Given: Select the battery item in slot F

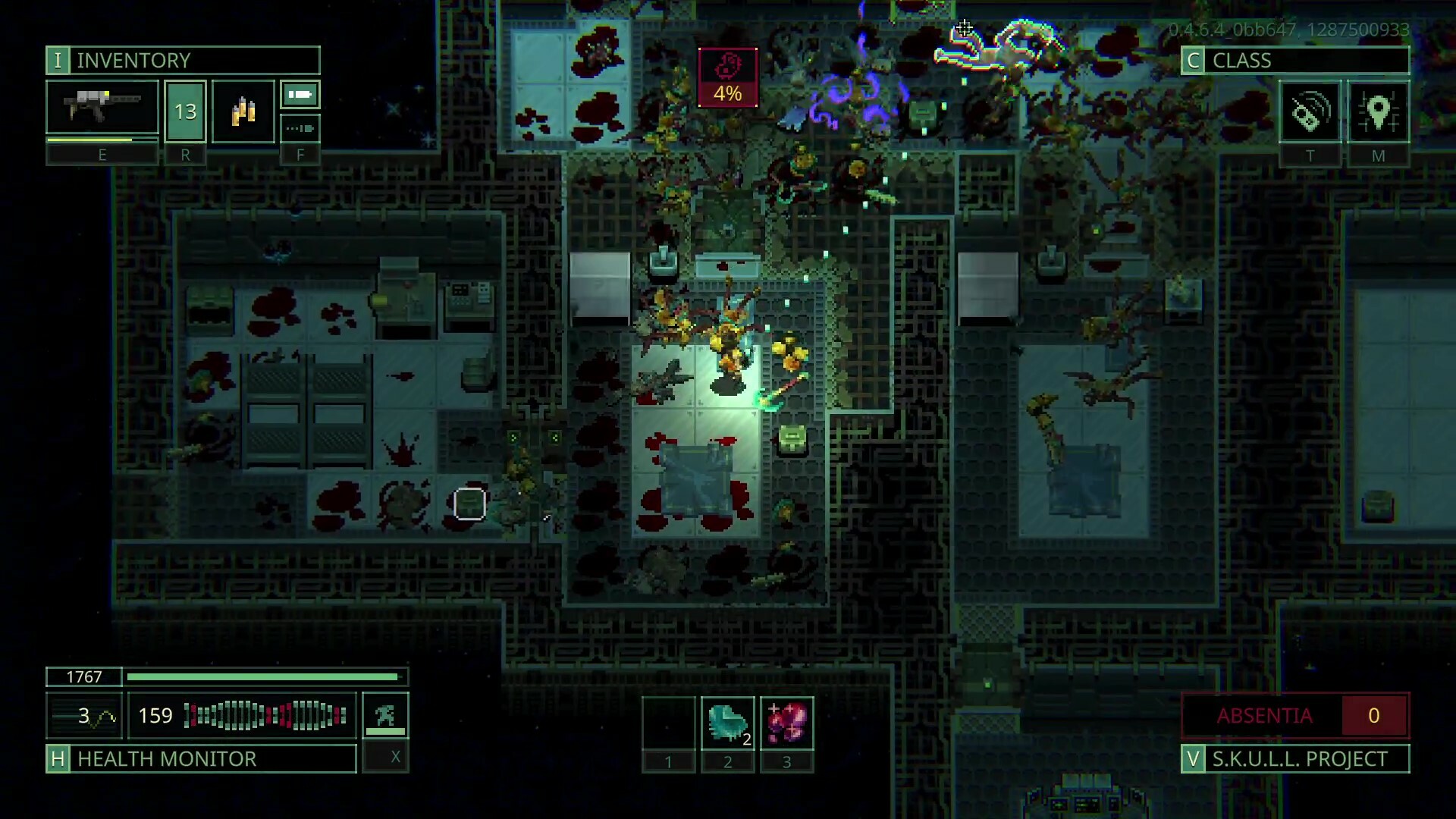Looking at the screenshot, I should pyautogui.click(x=299, y=95).
